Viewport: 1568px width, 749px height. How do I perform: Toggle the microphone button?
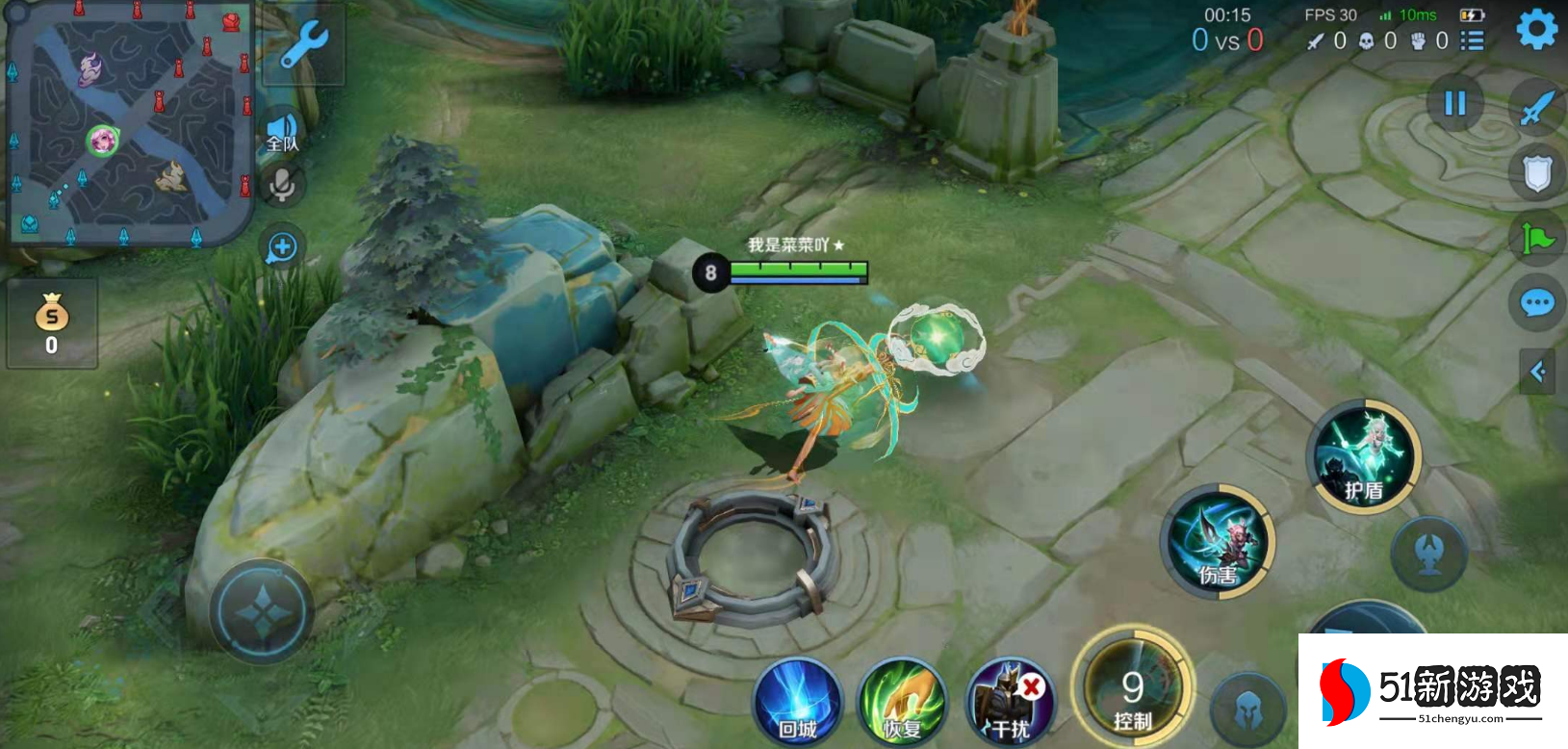[x=282, y=185]
